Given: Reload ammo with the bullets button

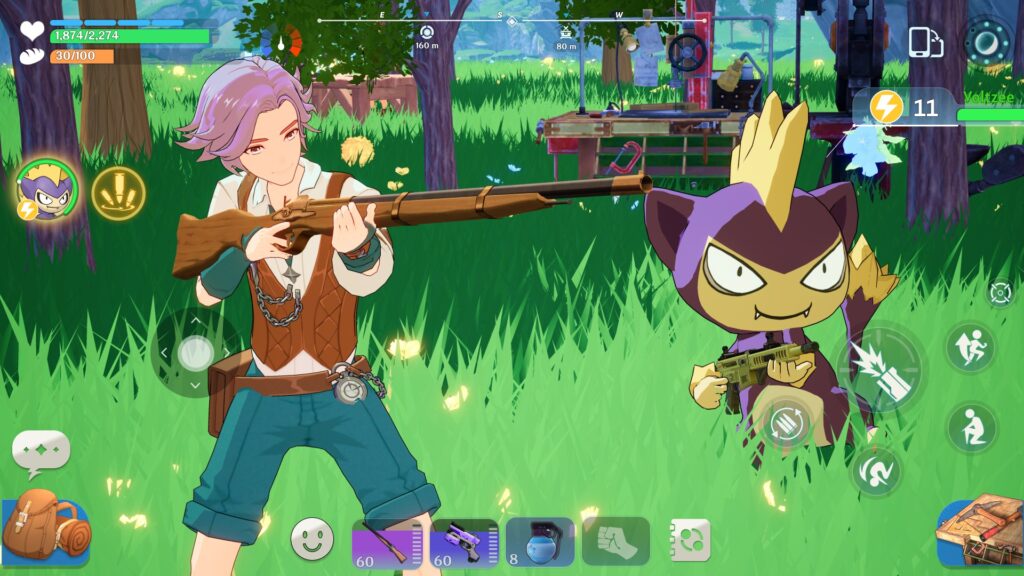Looking at the screenshot, I should pyautogui.click(x=787, y=422).
